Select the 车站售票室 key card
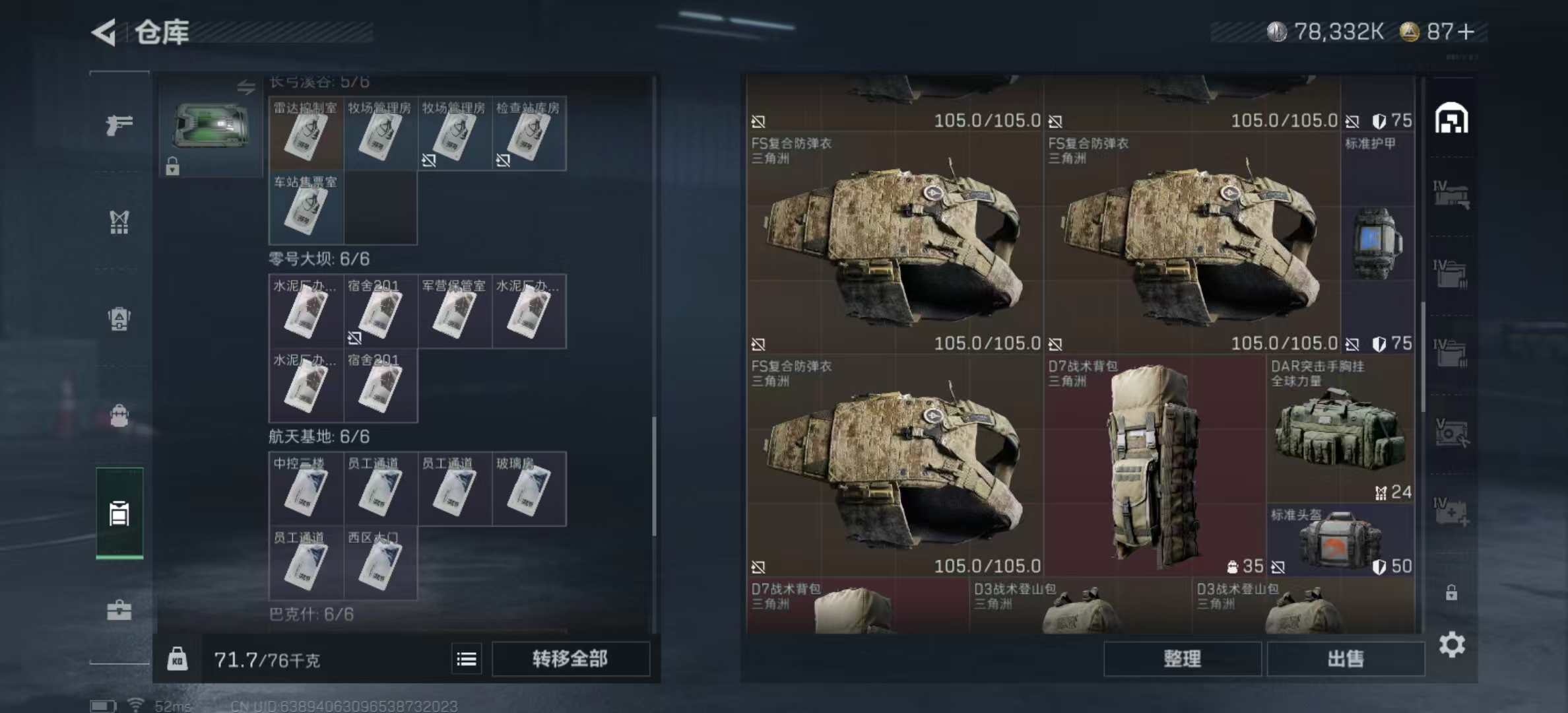This screenshot has height=713, width=1568. pyautogui.click(x=306, y=208)
